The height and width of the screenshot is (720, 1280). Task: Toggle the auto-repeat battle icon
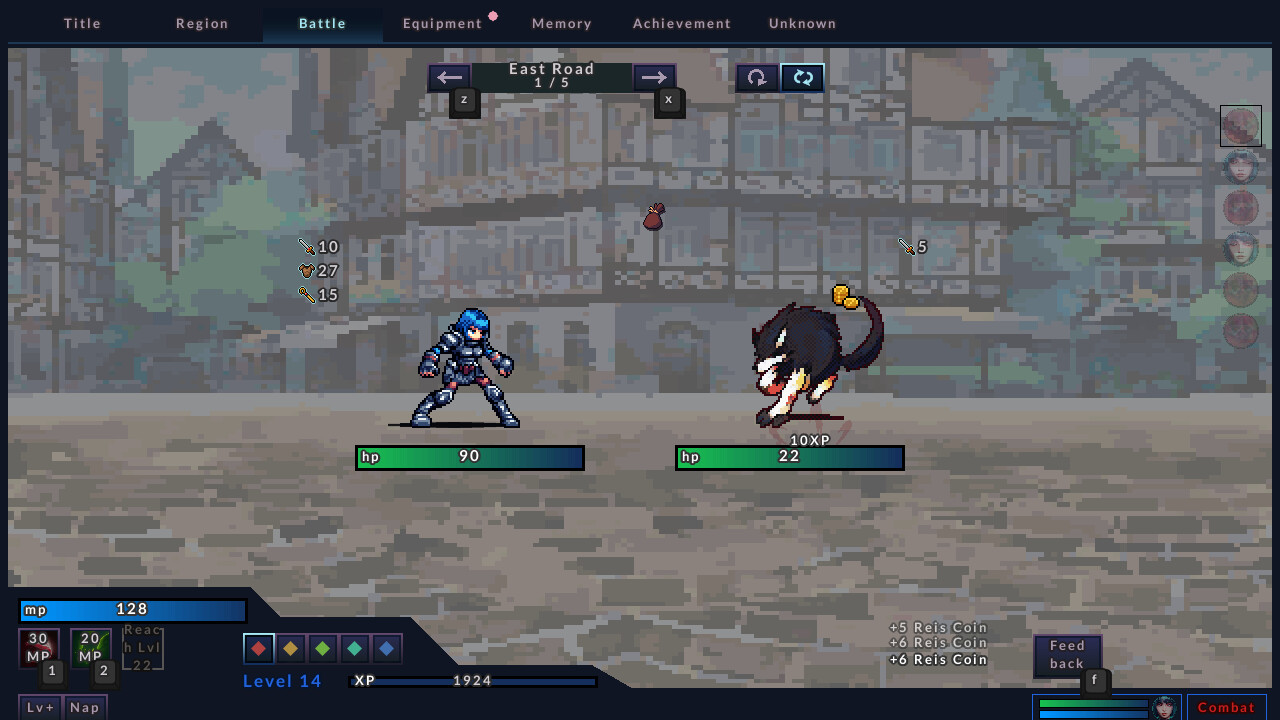(802, 77)
